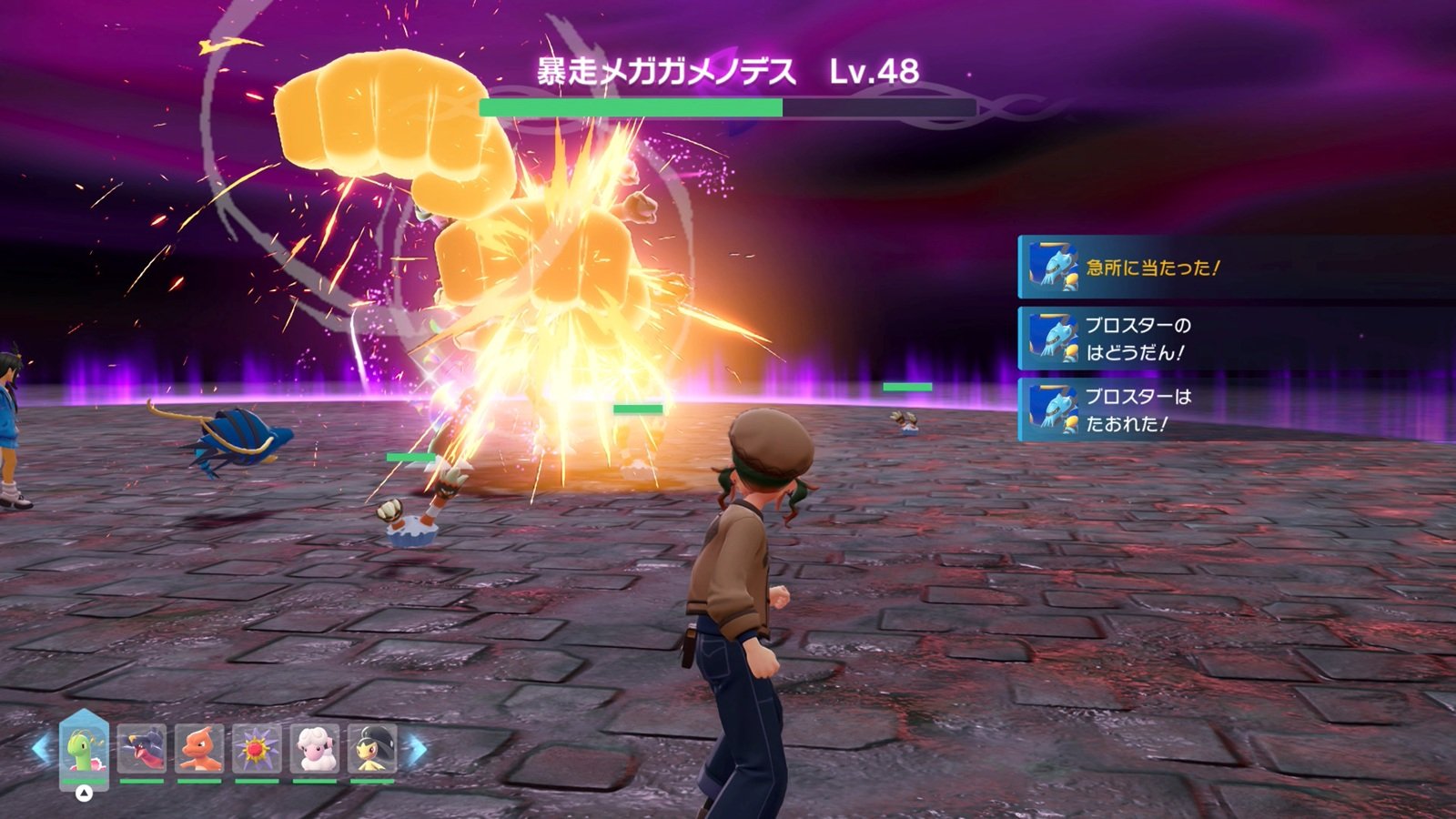This screenshot has width=1456, height=819.
Task: Switch to Flaaffy in the party
Action: tap(315, 749)
